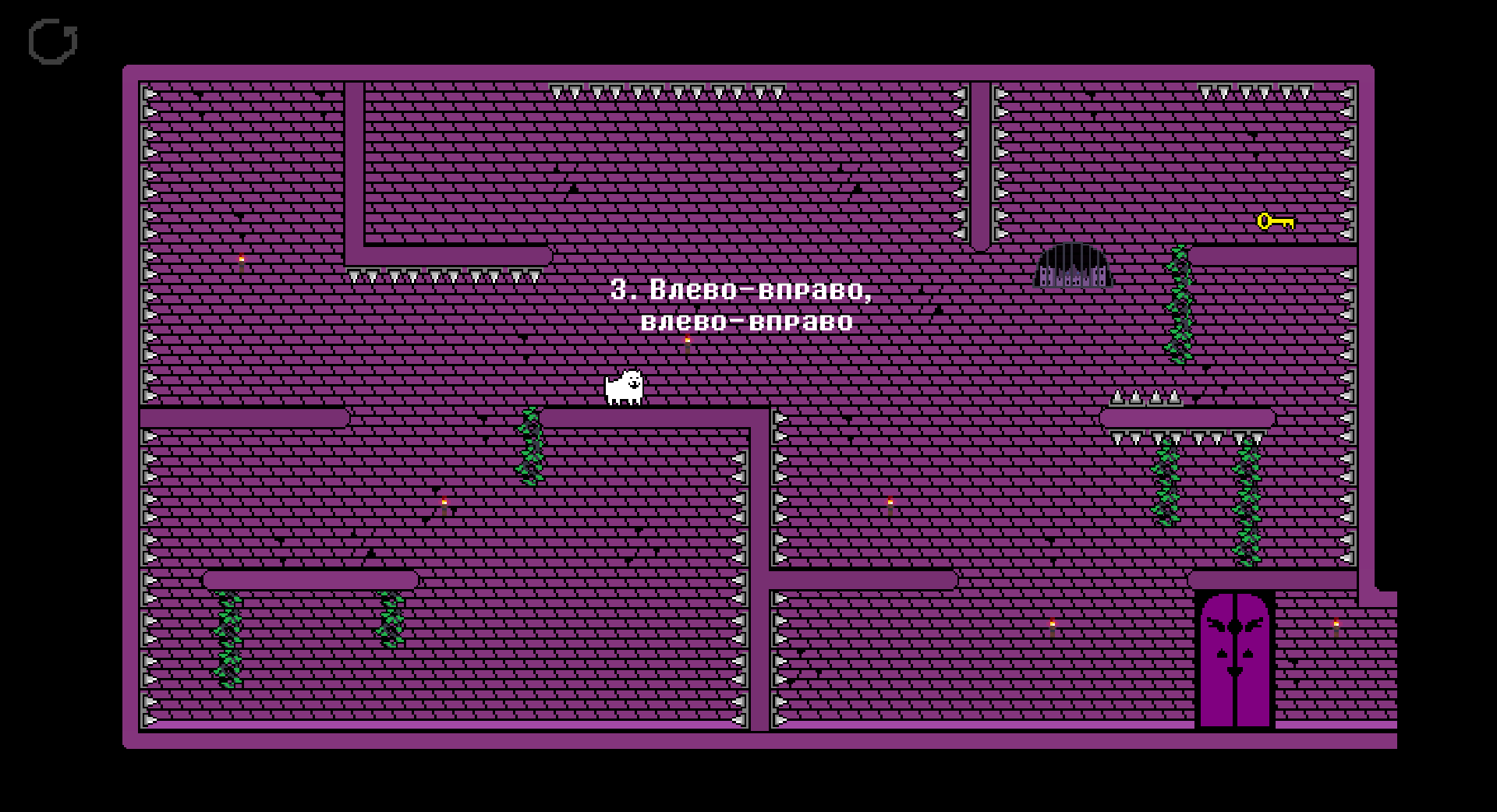Select the white Annoying Dog character
Screen dimensions: 1497x812
(x=624, y=387)
